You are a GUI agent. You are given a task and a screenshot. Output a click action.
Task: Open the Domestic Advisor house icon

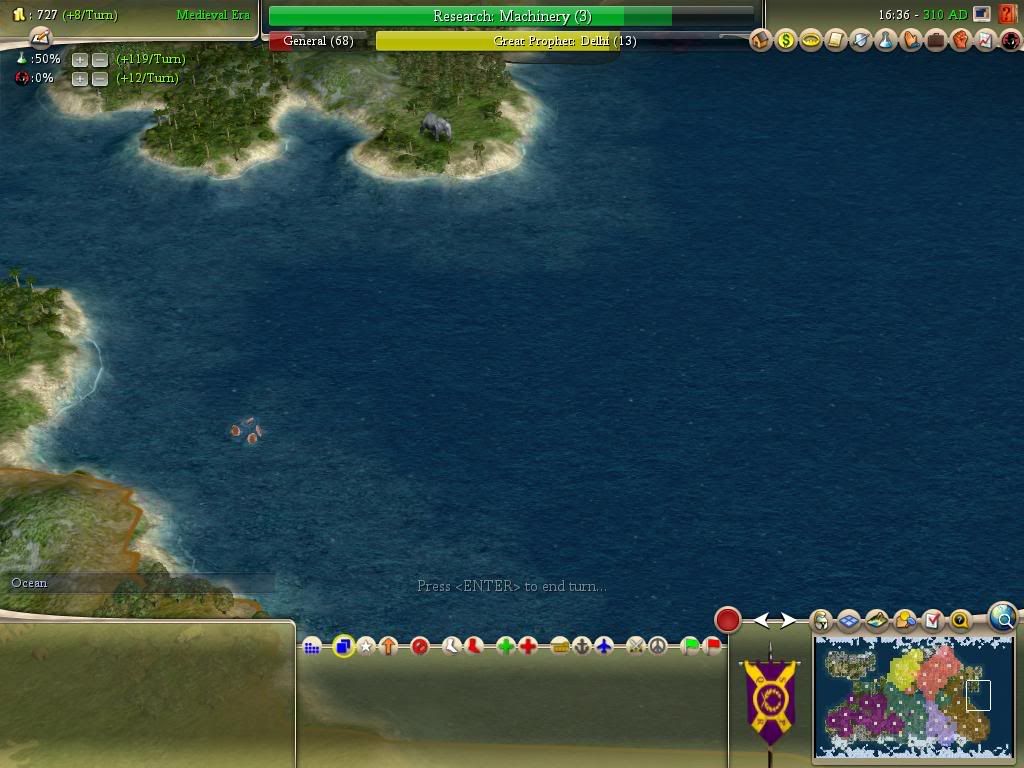click(761, 41)
